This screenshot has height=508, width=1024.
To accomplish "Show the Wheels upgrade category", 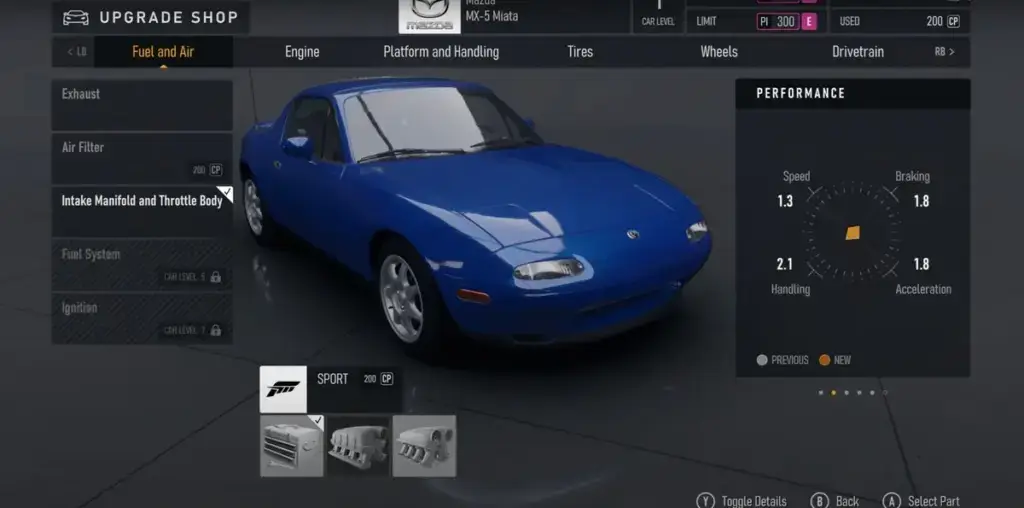I will pyautogui.click(x=719, y=52).
